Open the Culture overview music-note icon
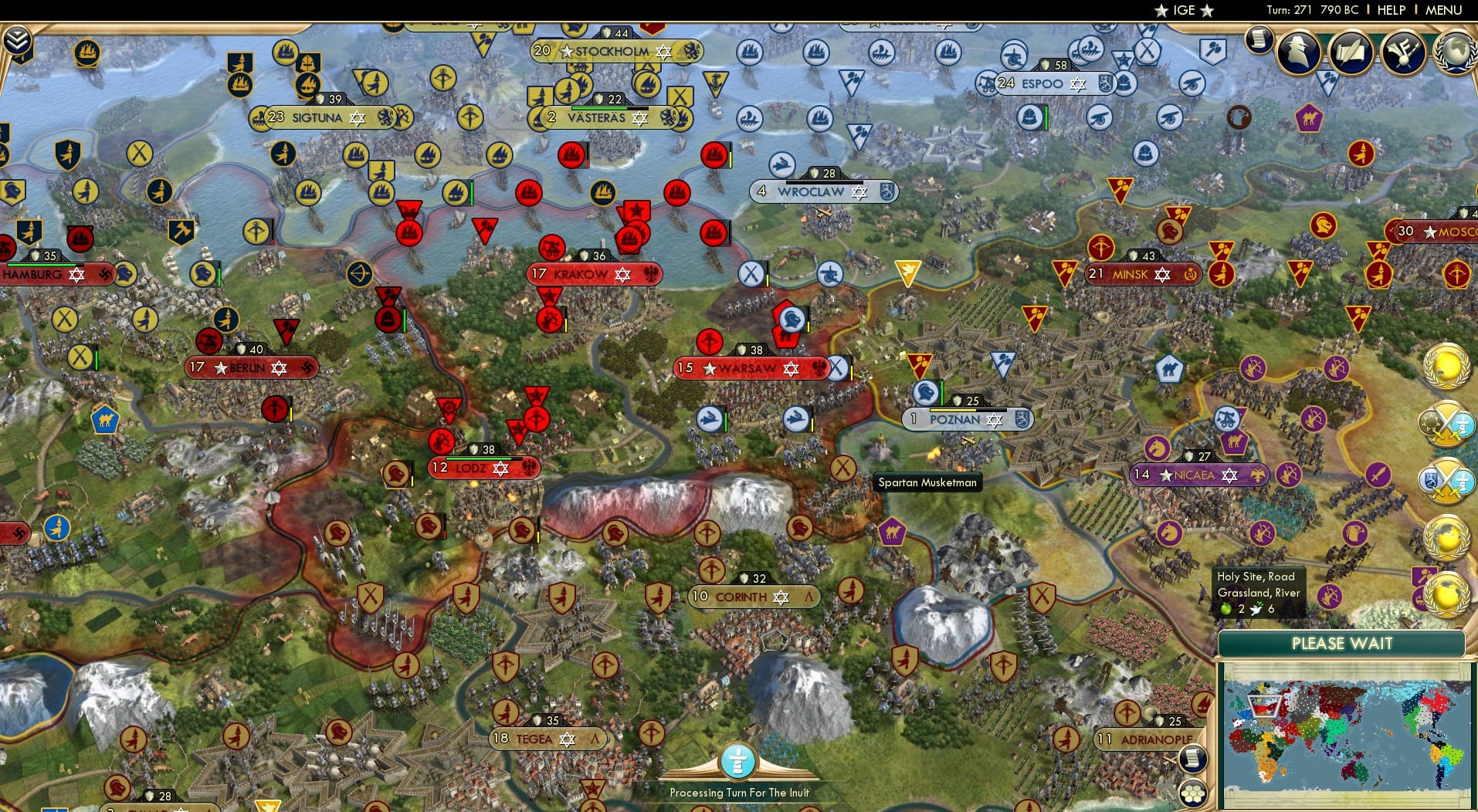Viewport: 1478px width, 812px height. pos(1402,51)
